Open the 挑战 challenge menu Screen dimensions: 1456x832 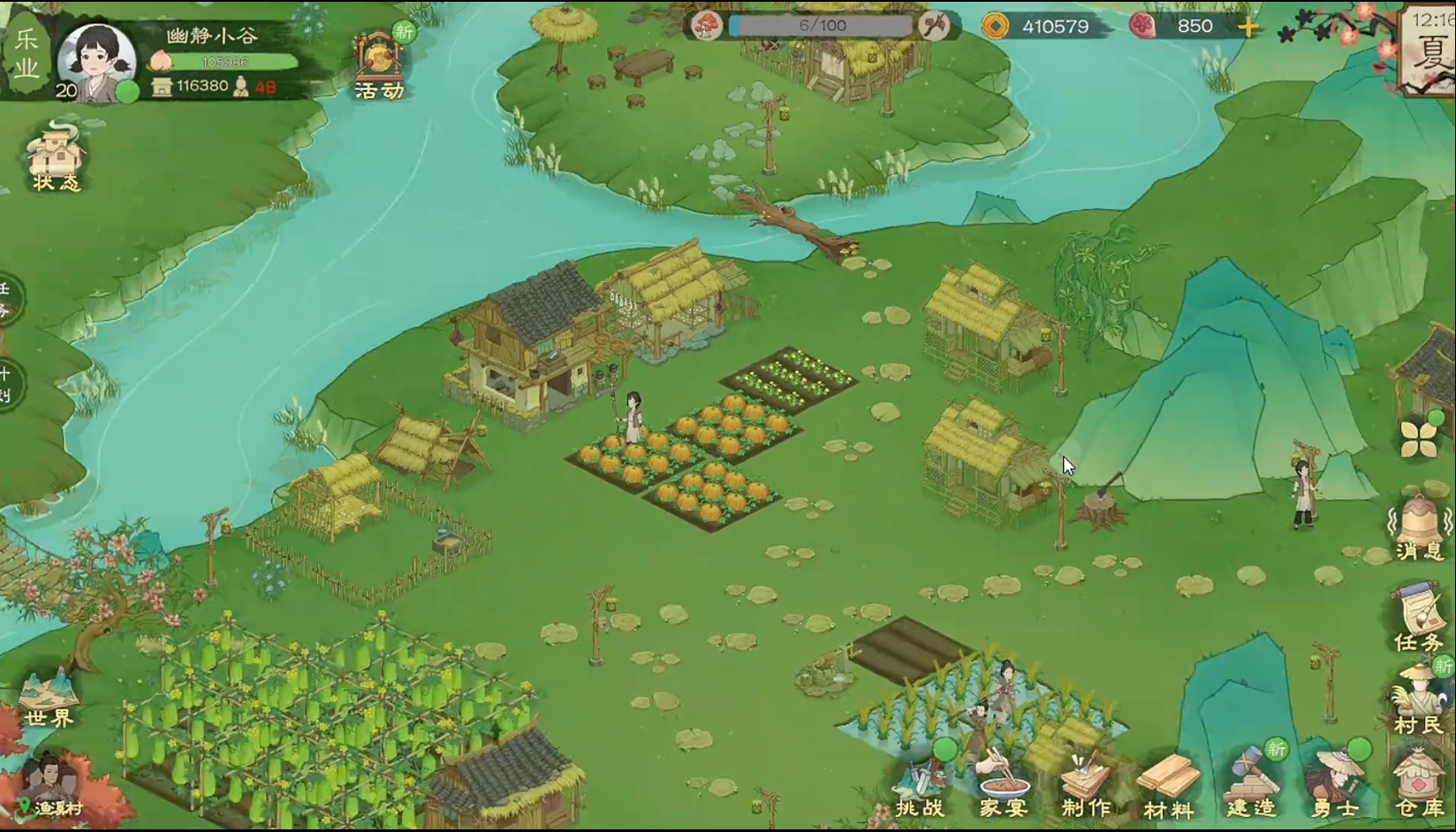coord(920,788)
